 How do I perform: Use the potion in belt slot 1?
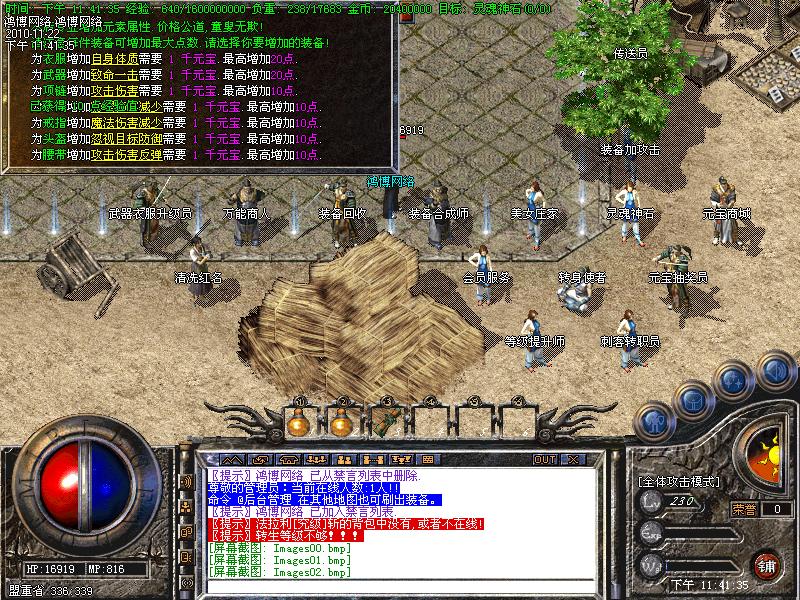(297, 422)
